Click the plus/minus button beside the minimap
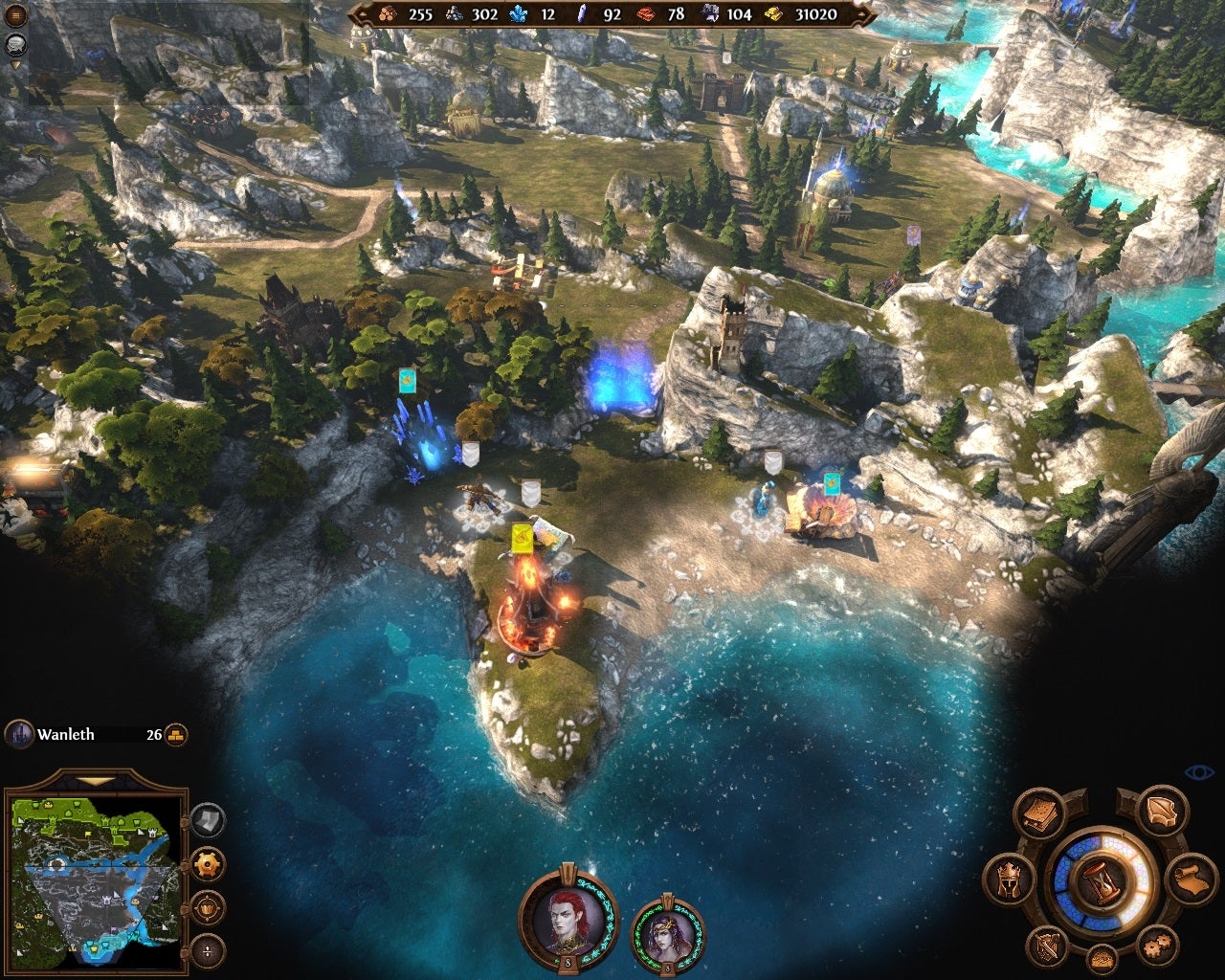 (208, 950)
